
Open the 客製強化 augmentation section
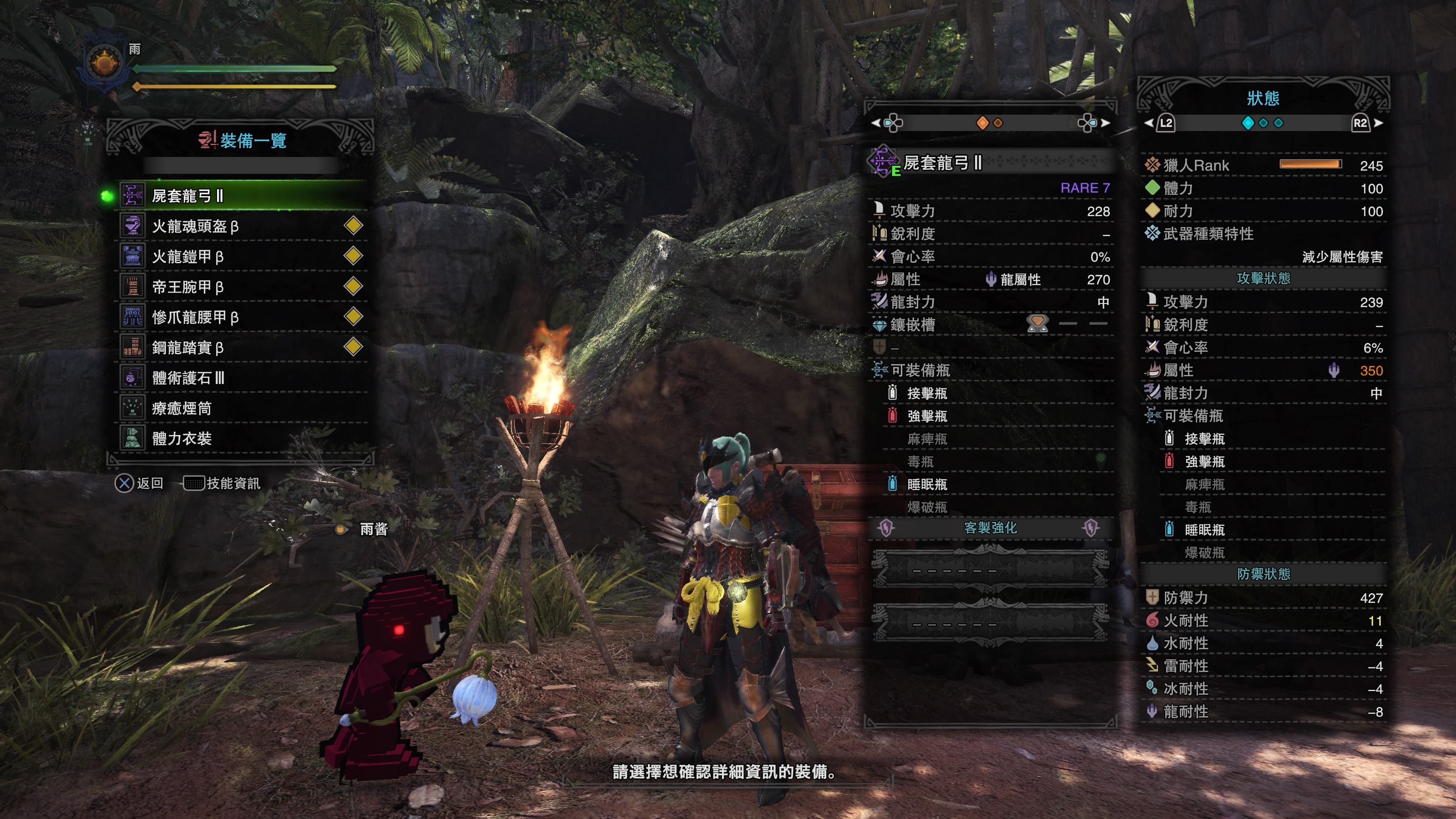[x=990, y=528]
